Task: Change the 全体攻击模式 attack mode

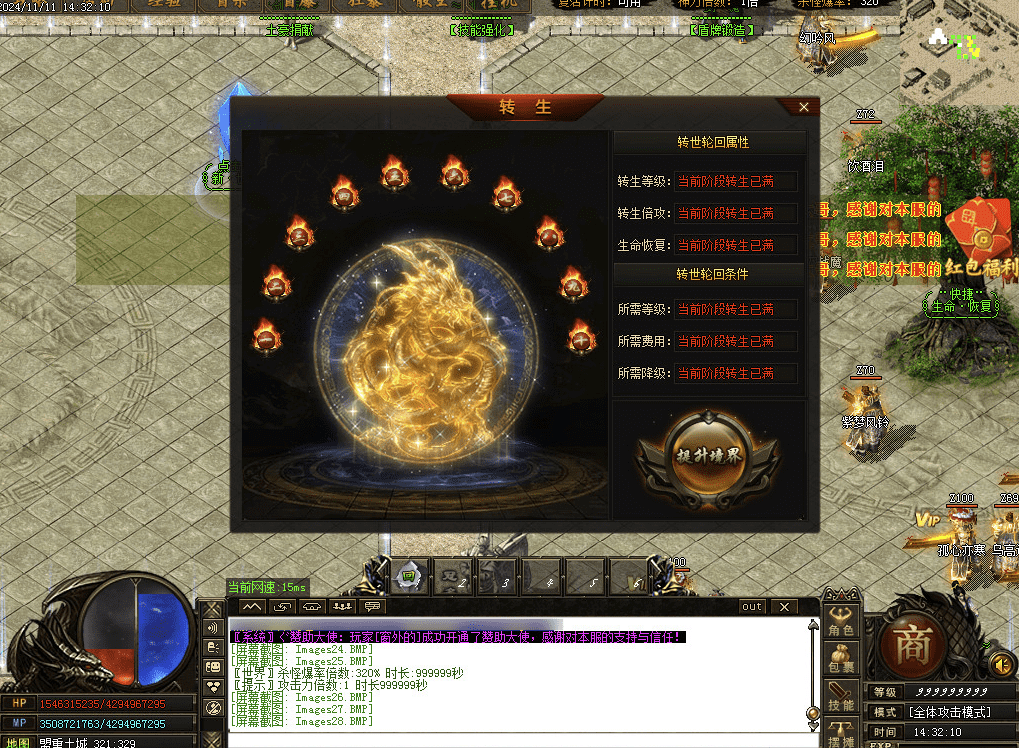Action: click(948, 713)
